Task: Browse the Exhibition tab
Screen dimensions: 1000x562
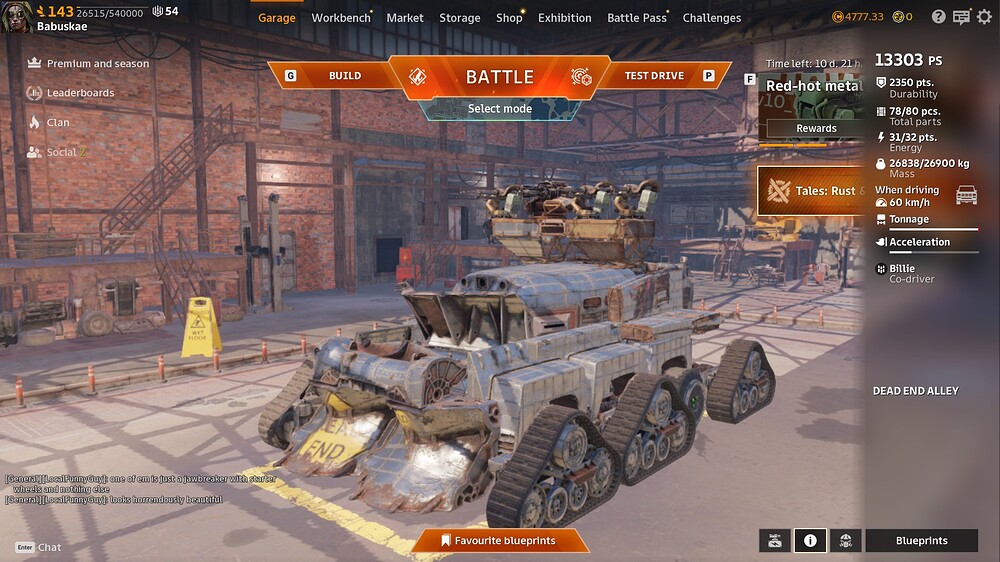Action: pyautogui.click(x=565, y=18)
